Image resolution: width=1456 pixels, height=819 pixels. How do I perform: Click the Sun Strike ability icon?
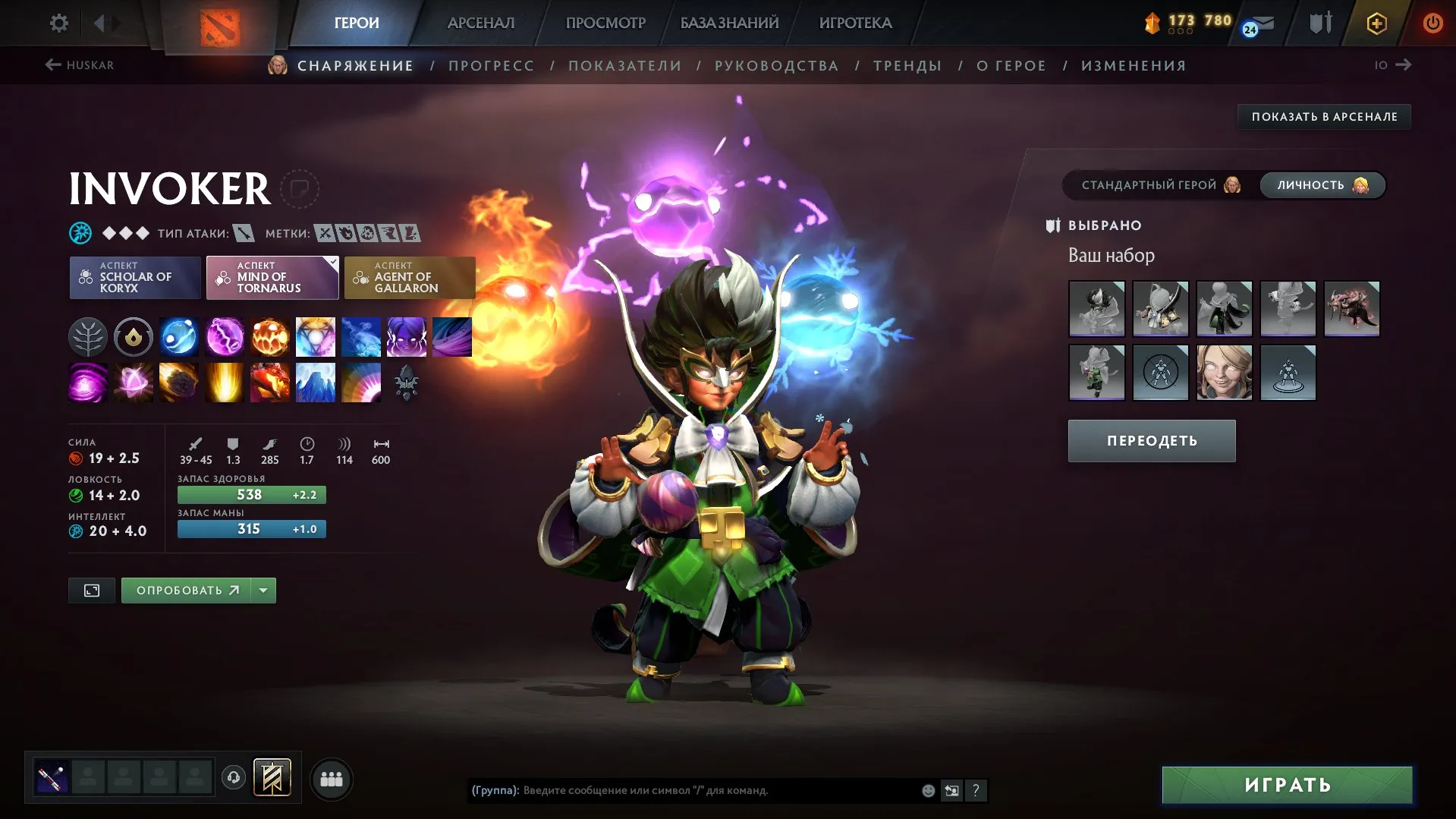pos(225,382)
